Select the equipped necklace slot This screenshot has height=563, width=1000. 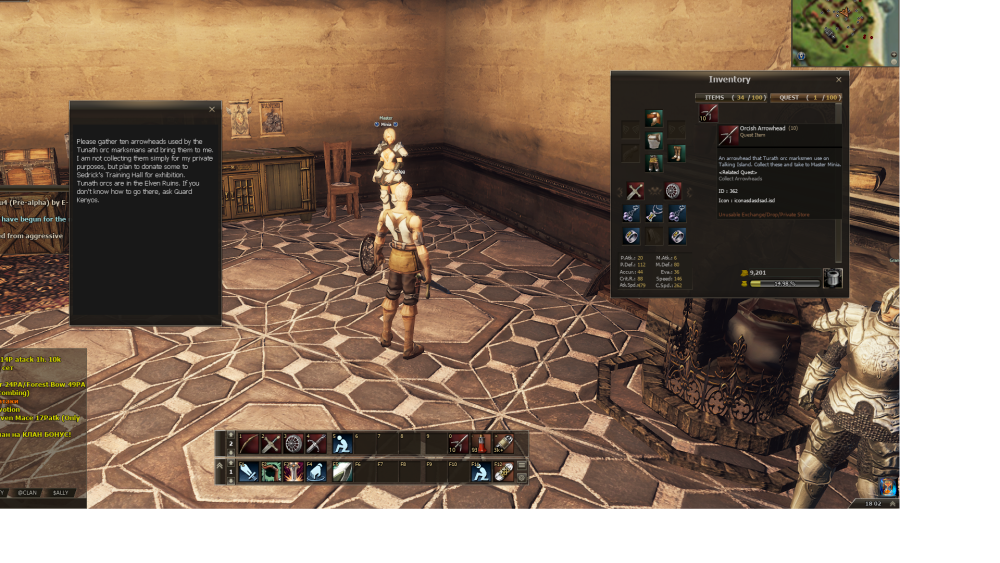tap(654, 212)
